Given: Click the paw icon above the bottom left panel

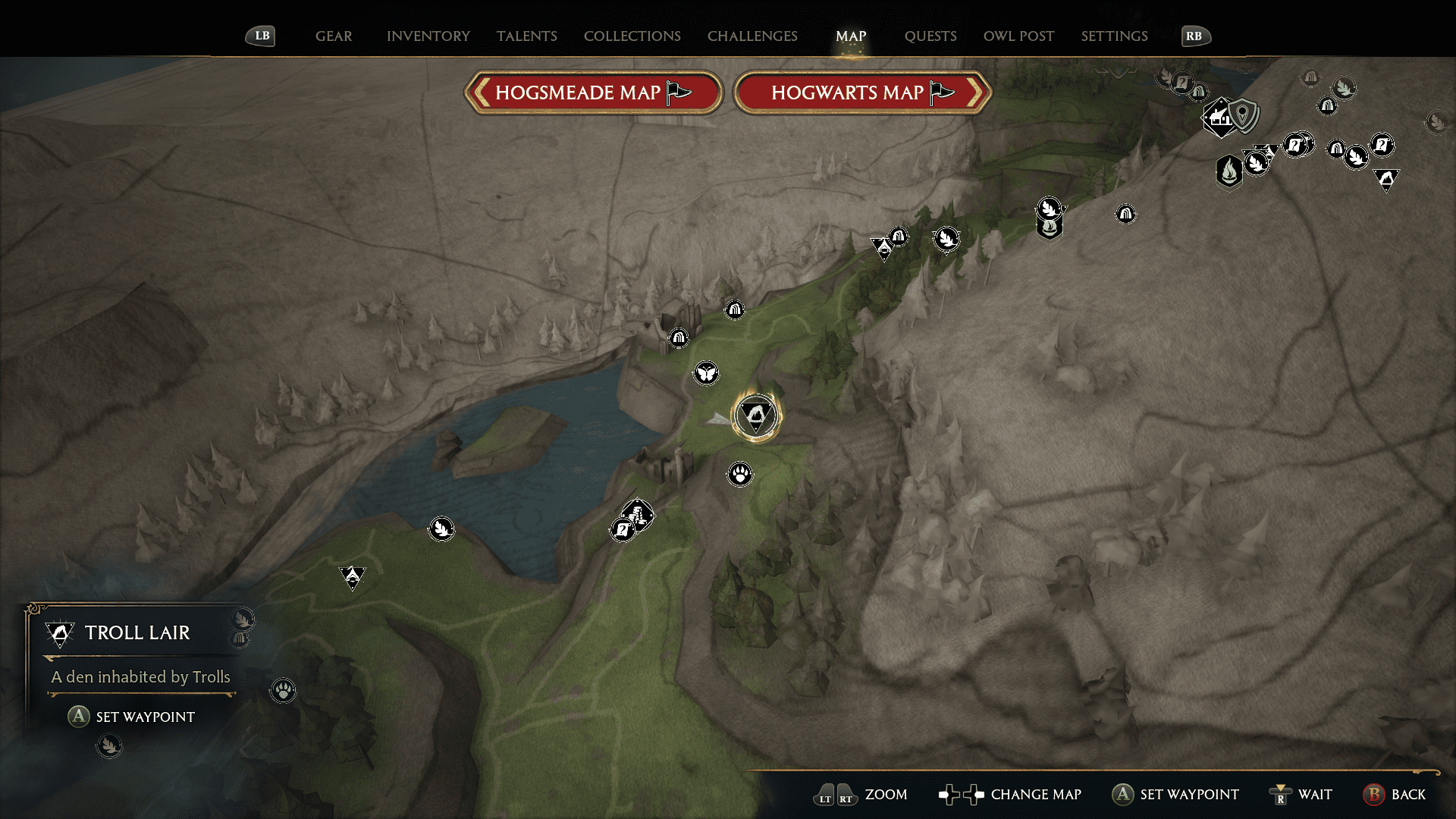Looking at the screenshot, I should click(x=282, y=691).
